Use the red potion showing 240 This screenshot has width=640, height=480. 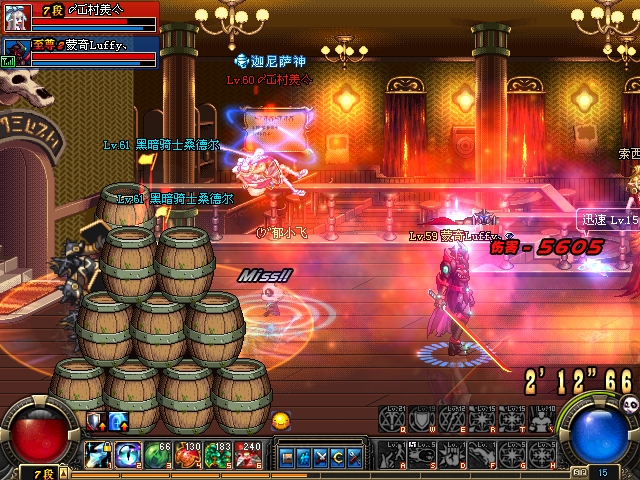tap(249, 455)
